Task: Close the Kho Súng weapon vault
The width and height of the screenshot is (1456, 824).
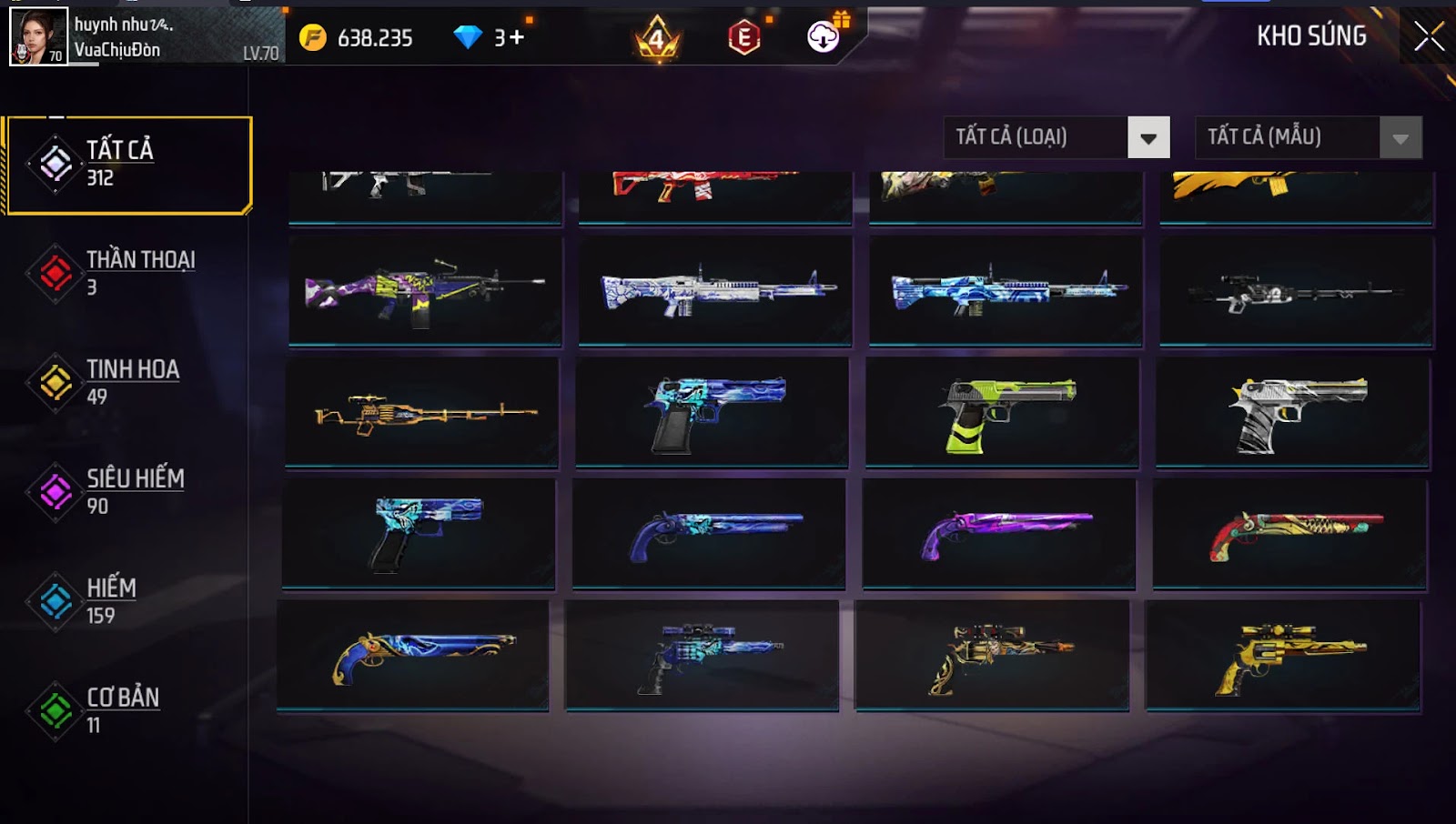Action: [1428, 36]
